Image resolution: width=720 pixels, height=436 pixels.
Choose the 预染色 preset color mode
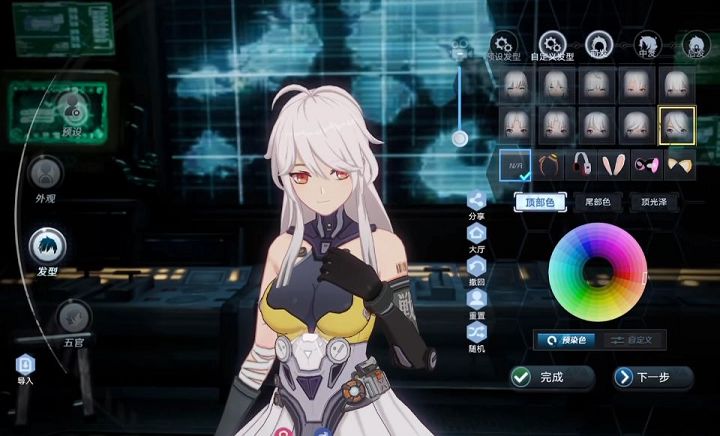pyautogui.click(x=567, y=340)
